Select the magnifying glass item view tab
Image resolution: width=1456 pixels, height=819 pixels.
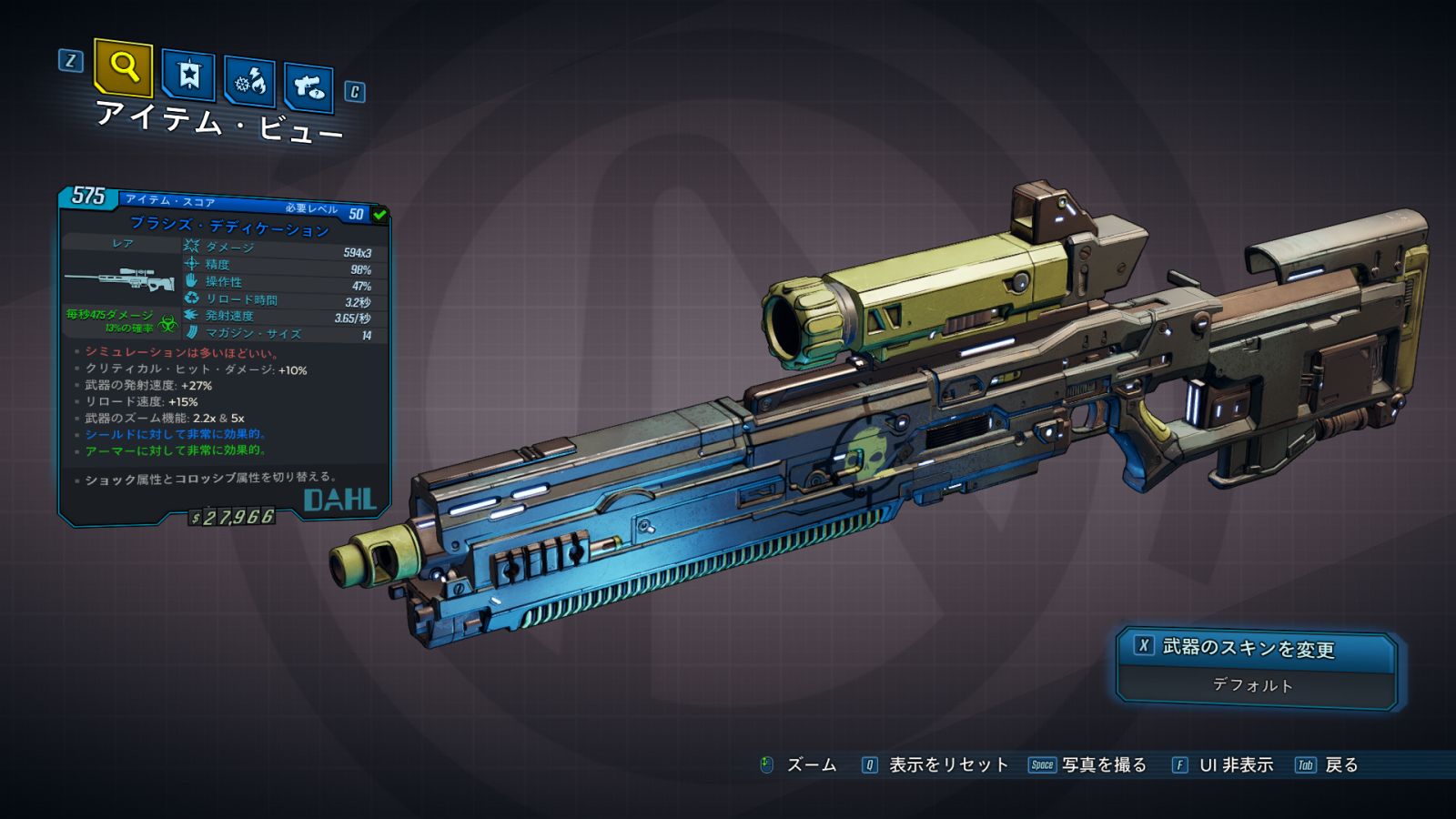pyautogui.click(x=123, y=67)
